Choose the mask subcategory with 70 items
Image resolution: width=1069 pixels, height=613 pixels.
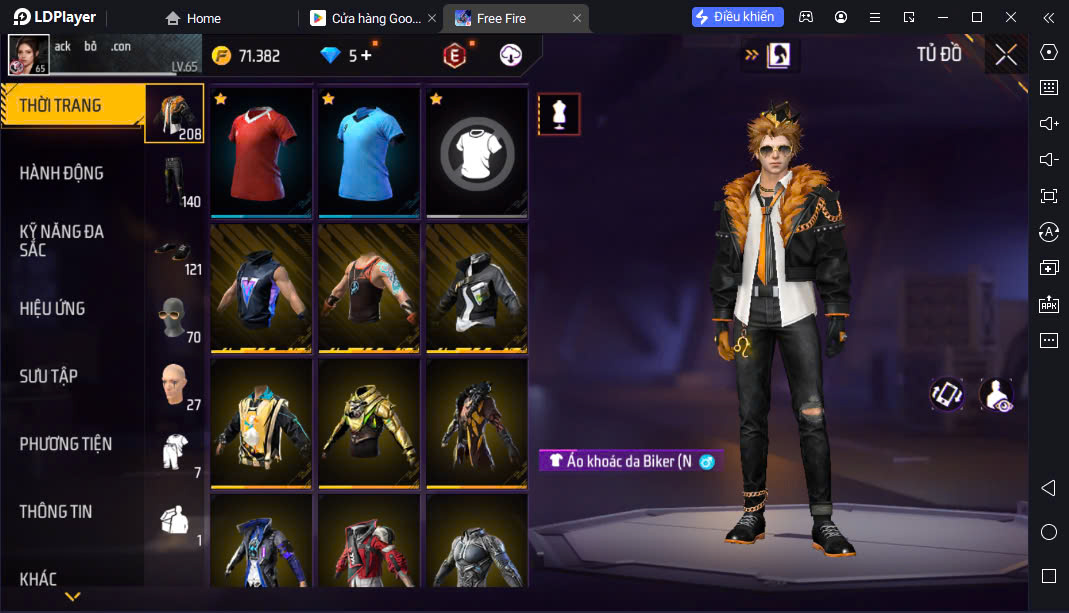click(174, 318)
